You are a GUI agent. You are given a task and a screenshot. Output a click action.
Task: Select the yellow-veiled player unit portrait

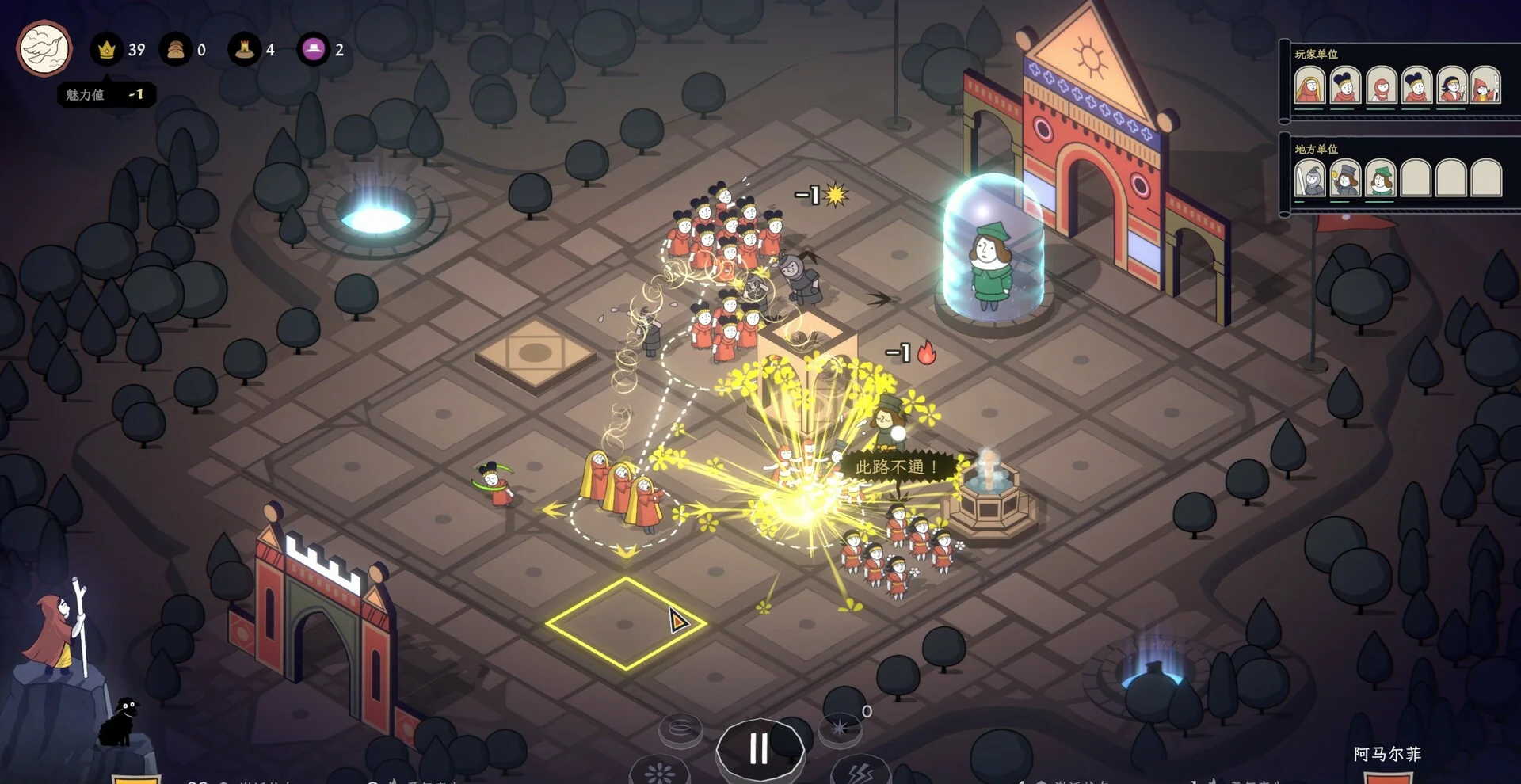tap(1309, 86)
